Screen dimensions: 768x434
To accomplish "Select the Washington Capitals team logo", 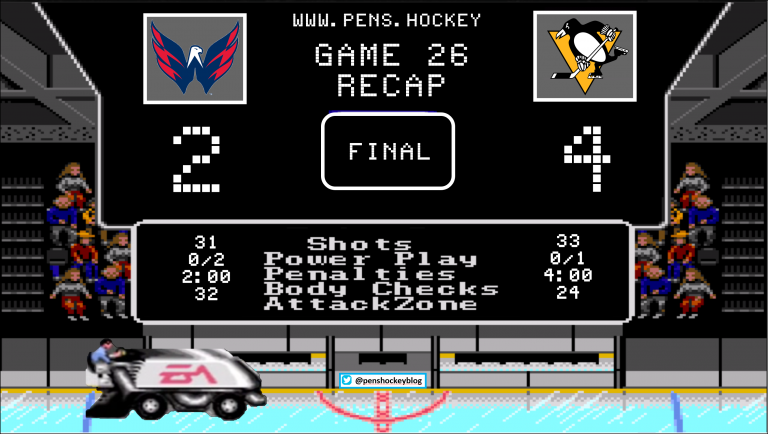I will click(195, 58).
